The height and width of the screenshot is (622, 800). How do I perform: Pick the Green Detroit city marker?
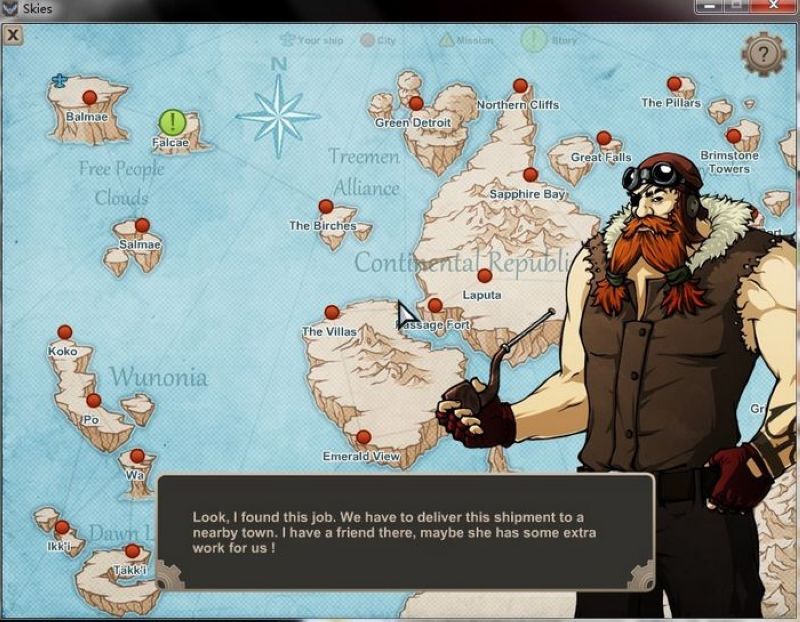coord(416,103)
